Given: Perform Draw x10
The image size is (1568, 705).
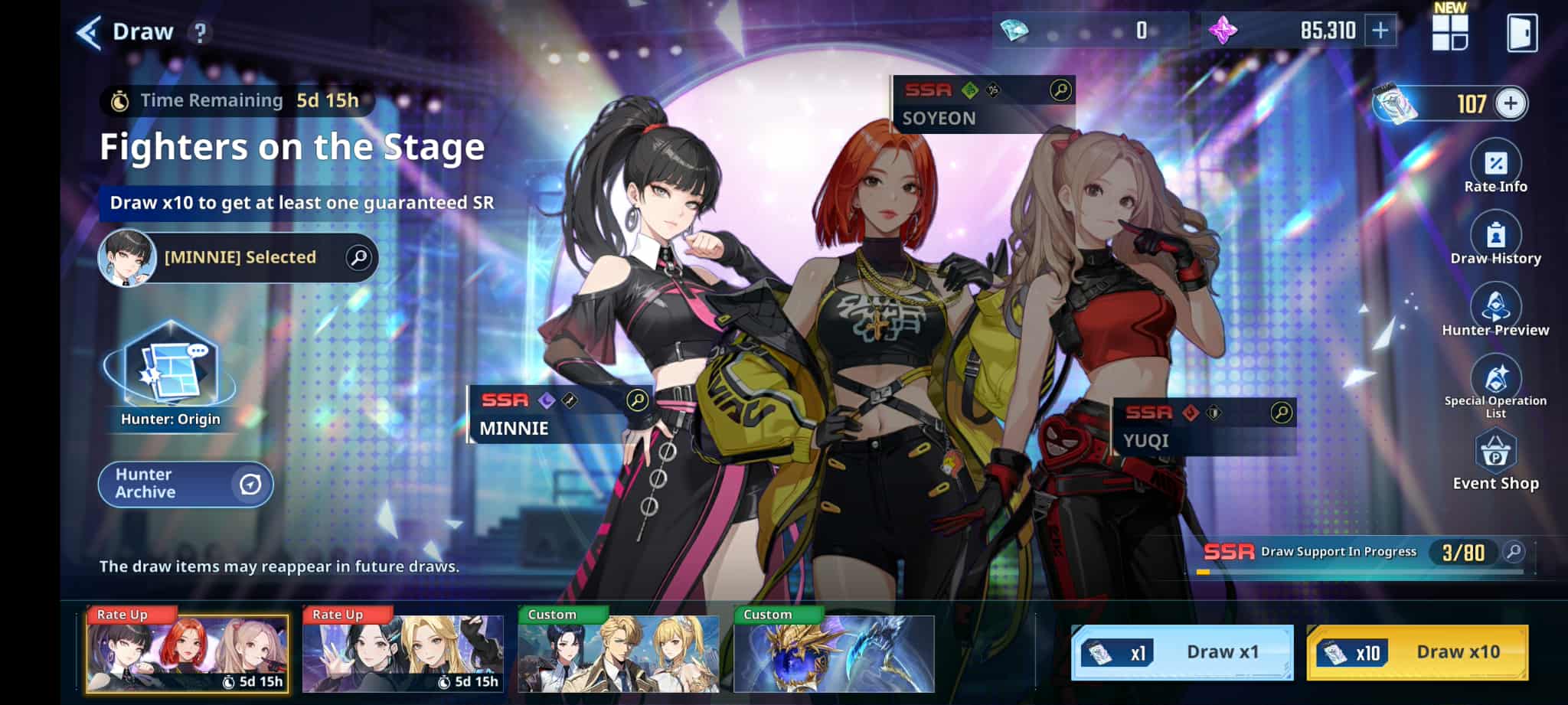Looking at the screenshot, I should click(1417, 652).
